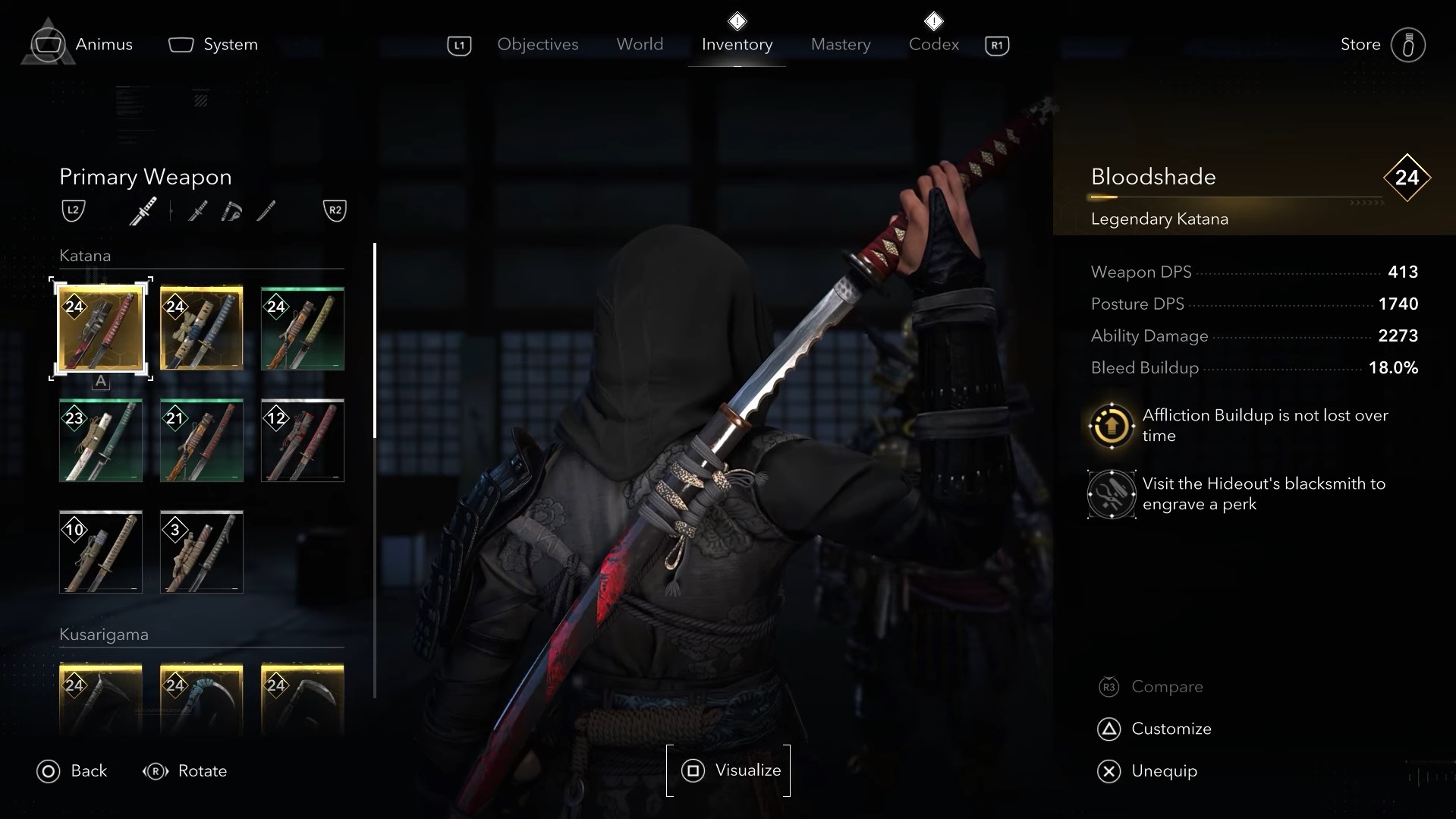Select the kusarigama weapon category icon
Image resolution: width=1456 pixels, height=819 pixels.
[x=231, y=211]
